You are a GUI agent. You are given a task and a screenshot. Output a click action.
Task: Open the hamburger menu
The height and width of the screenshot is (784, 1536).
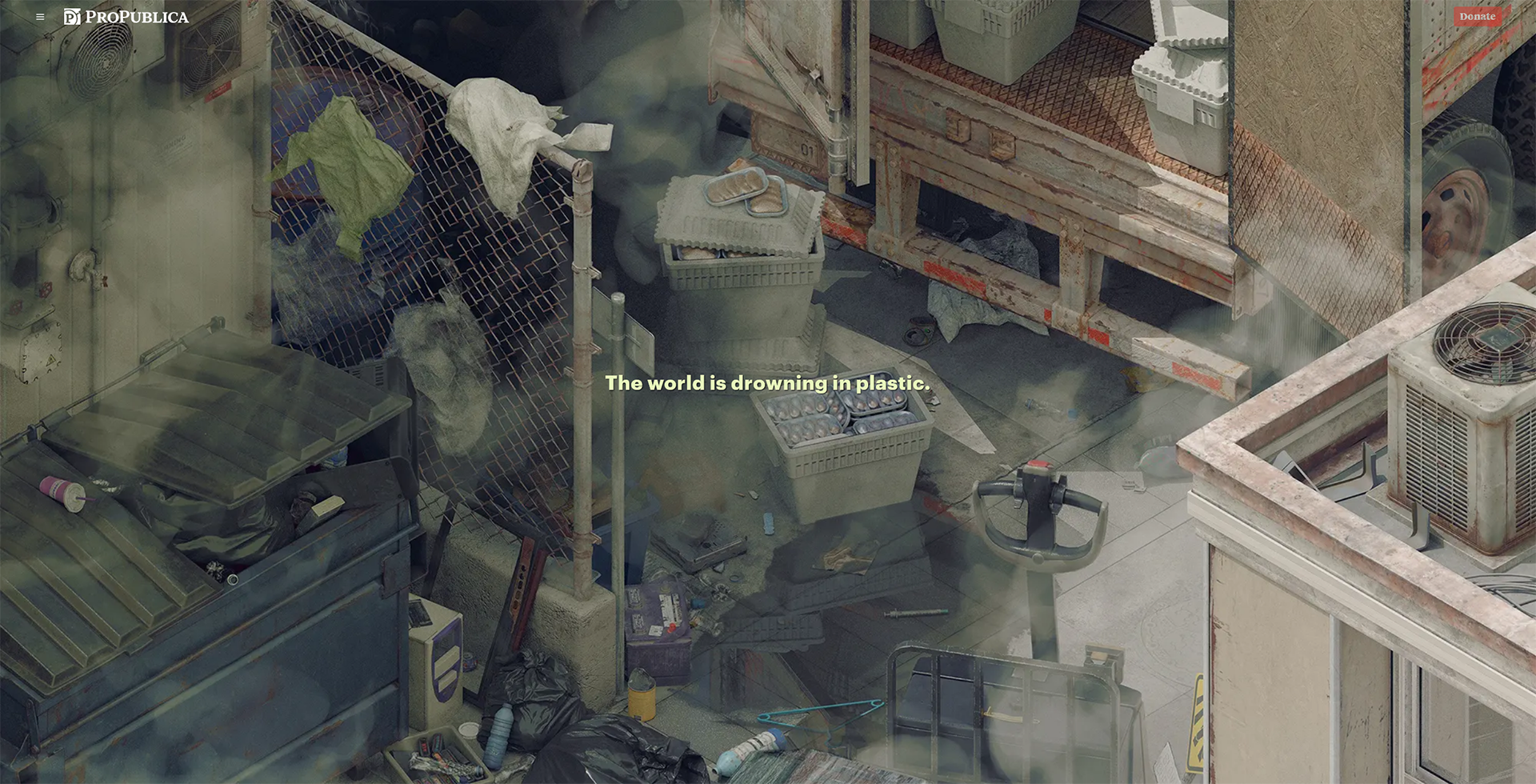coord(40,17)
